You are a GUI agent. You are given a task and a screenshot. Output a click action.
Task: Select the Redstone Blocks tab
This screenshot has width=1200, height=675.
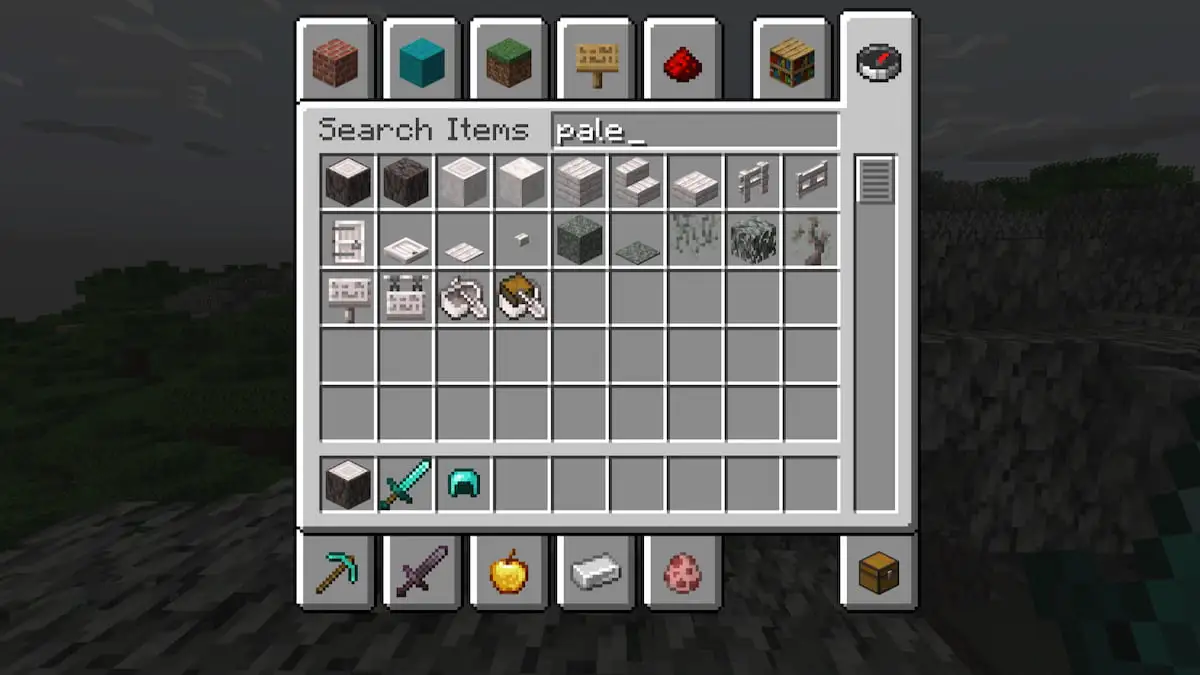[682, 63]
